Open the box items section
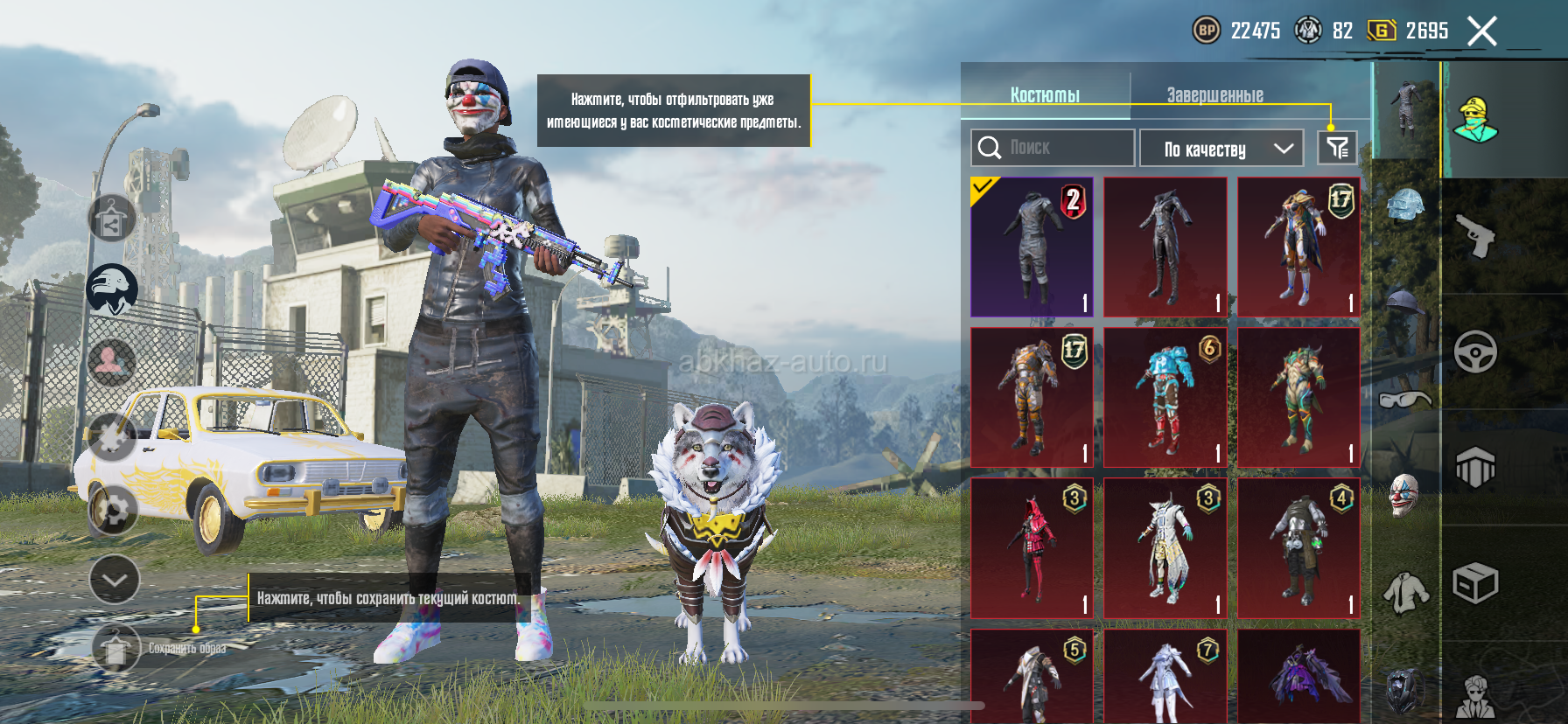This screenshot has height=724, width=1568. pyautogui.click(x=1475, y=583)
